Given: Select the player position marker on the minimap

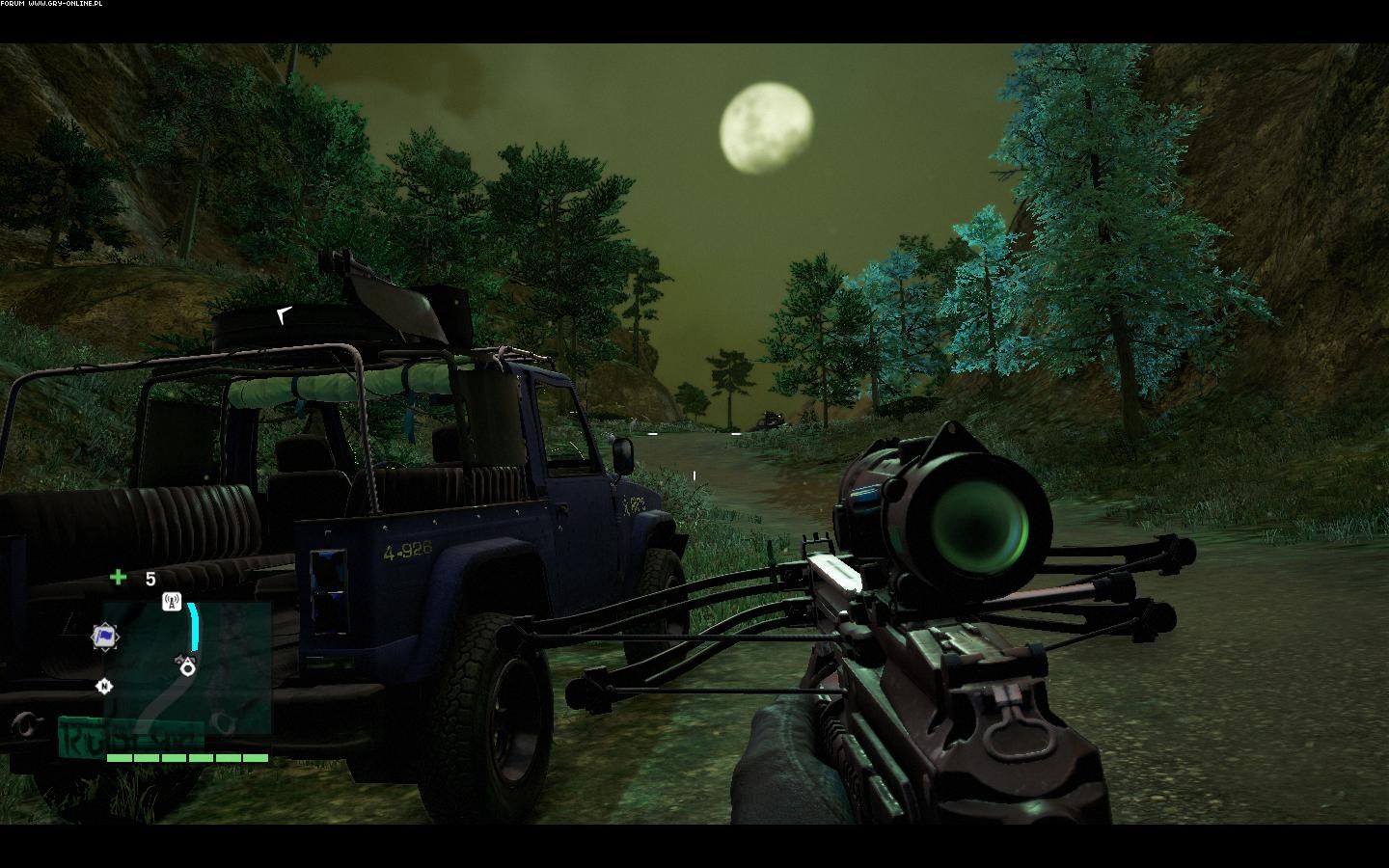Looking at the screenshot, I should coord(188,665).
